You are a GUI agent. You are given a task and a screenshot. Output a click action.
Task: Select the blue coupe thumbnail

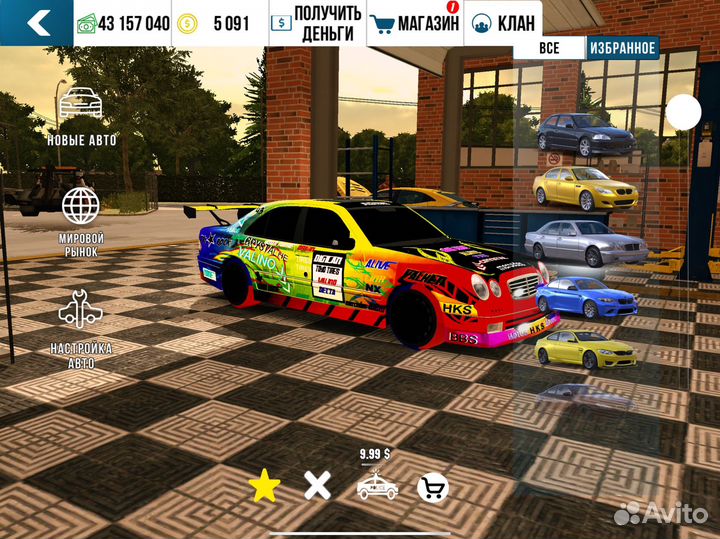click(x=586, y=295)
